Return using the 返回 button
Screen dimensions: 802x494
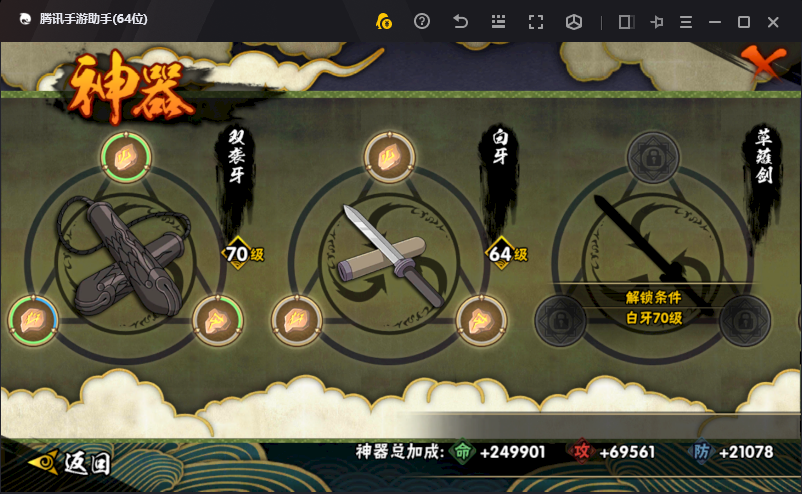coord(70,462)
